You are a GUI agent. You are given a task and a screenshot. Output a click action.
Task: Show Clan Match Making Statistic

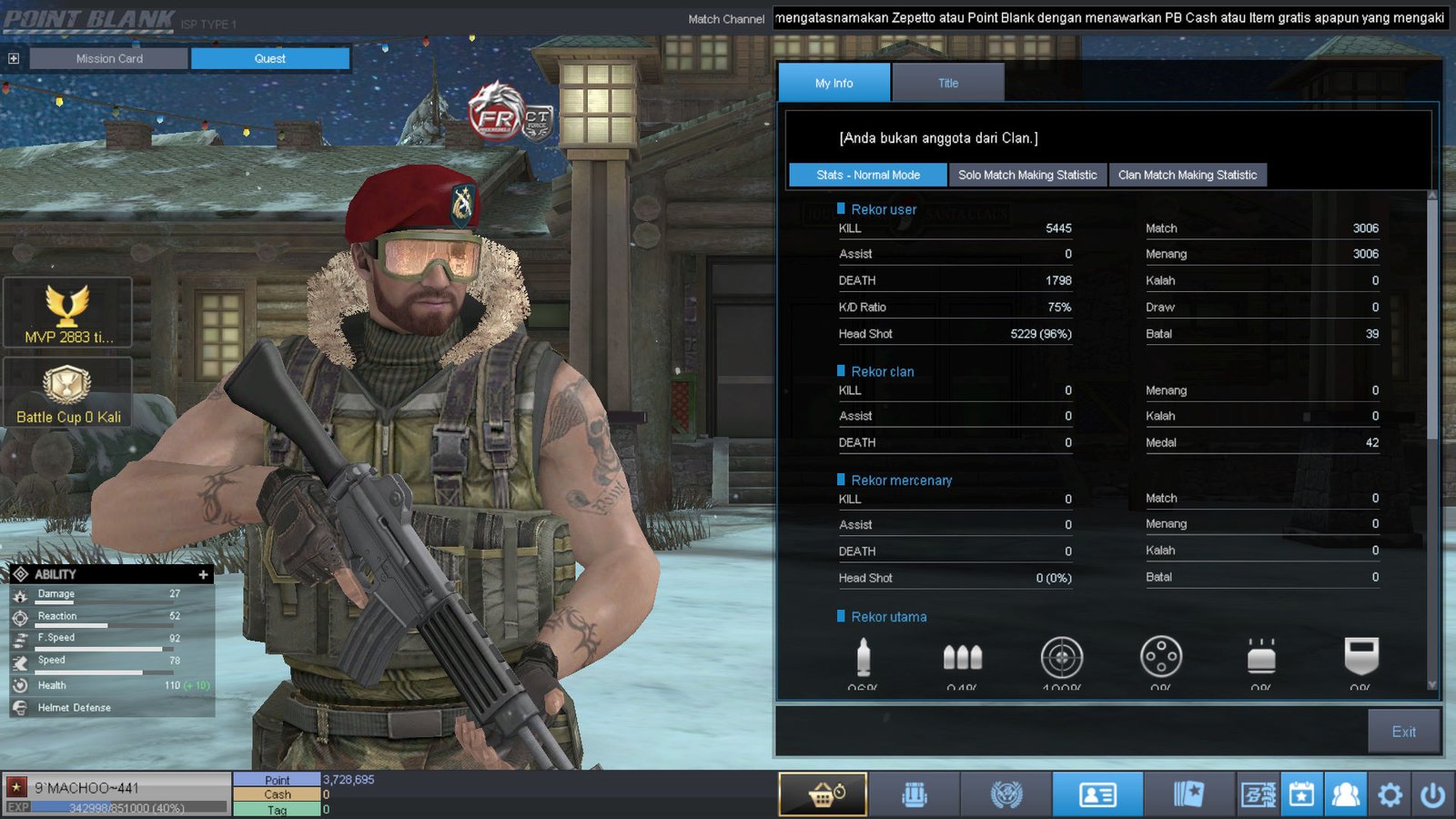click(1187, 175)
